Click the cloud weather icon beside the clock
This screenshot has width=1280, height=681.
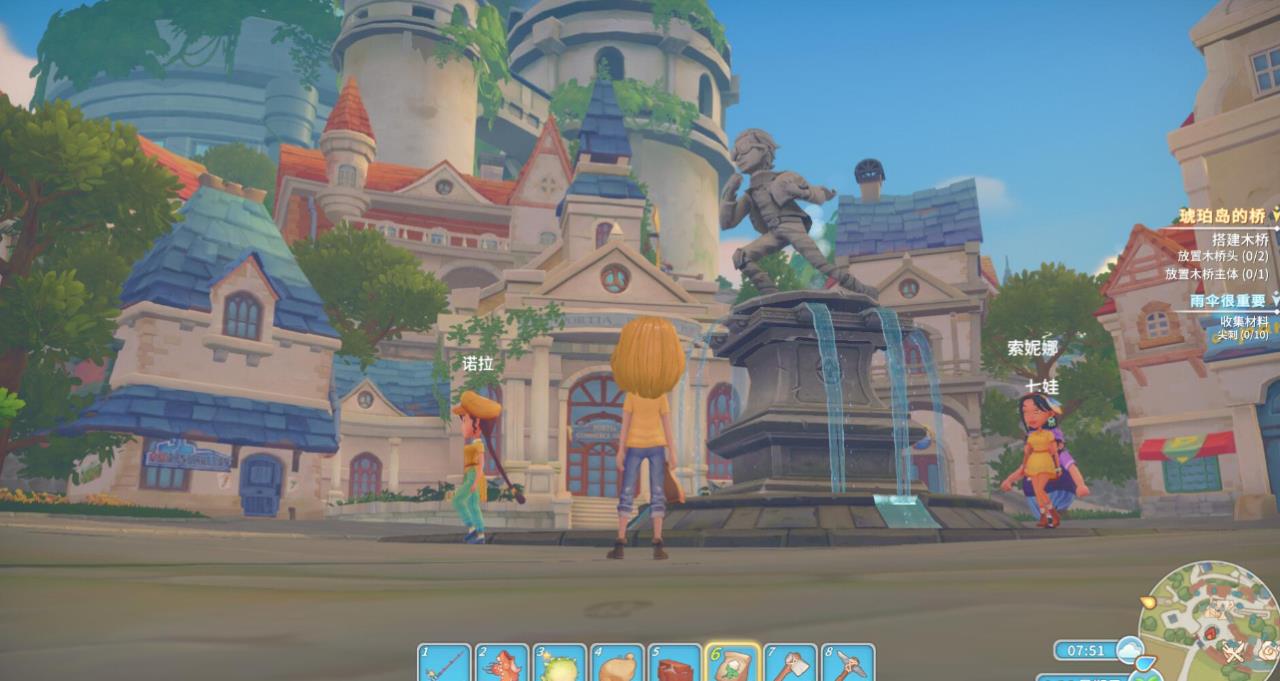tap(1130, 650)
